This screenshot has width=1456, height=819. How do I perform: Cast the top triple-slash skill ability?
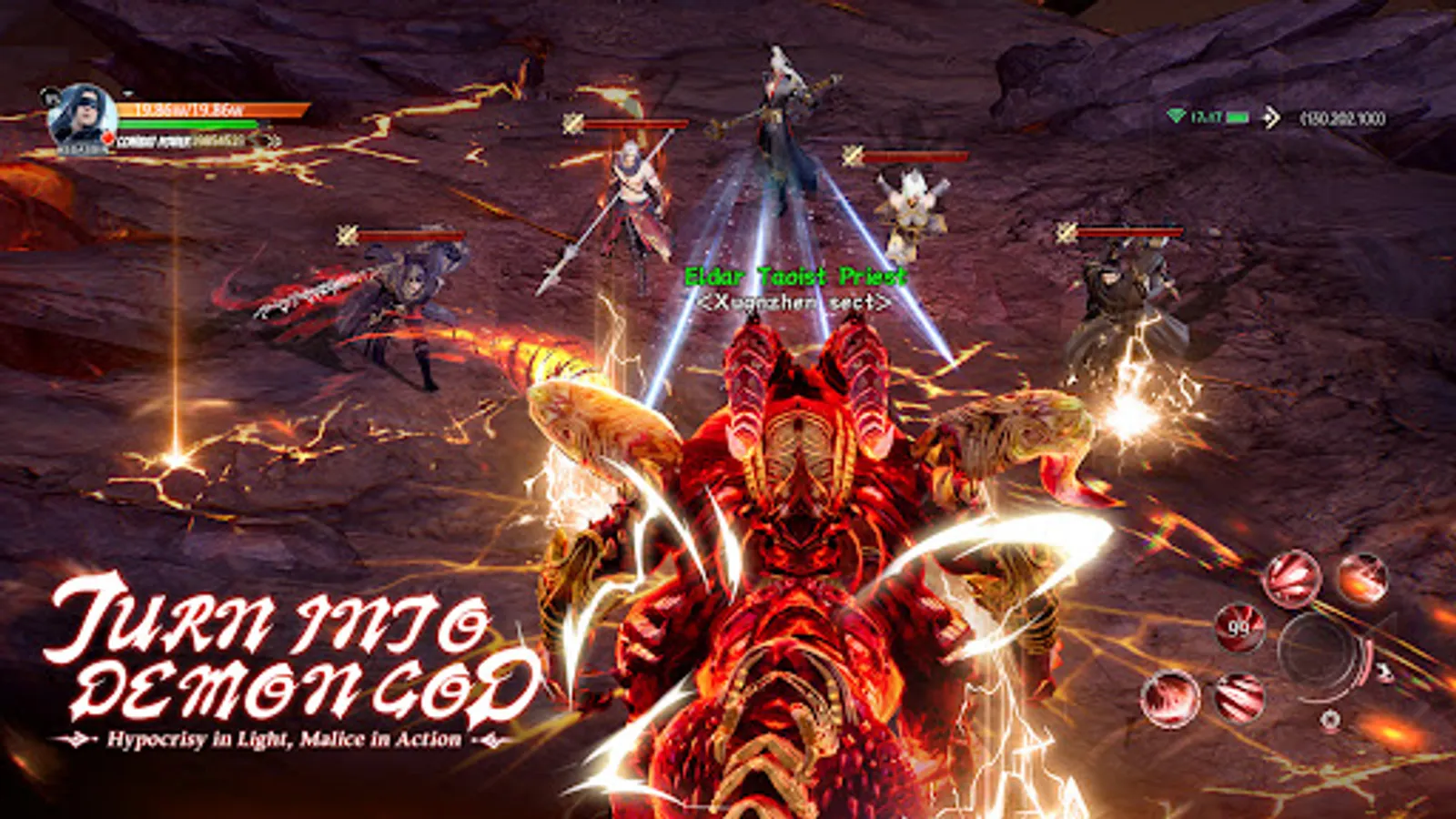[x=1292, y=579]
